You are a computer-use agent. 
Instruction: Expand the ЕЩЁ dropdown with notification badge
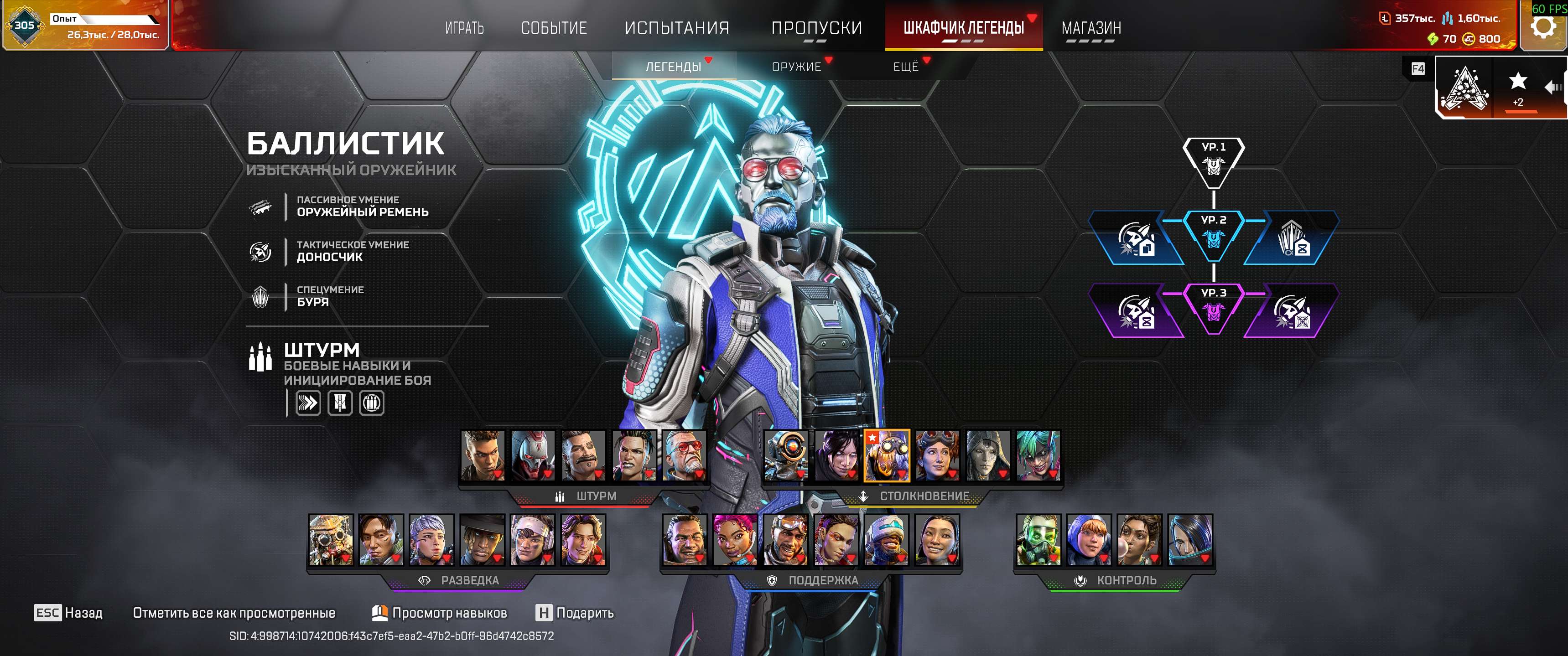pos(906,67)
